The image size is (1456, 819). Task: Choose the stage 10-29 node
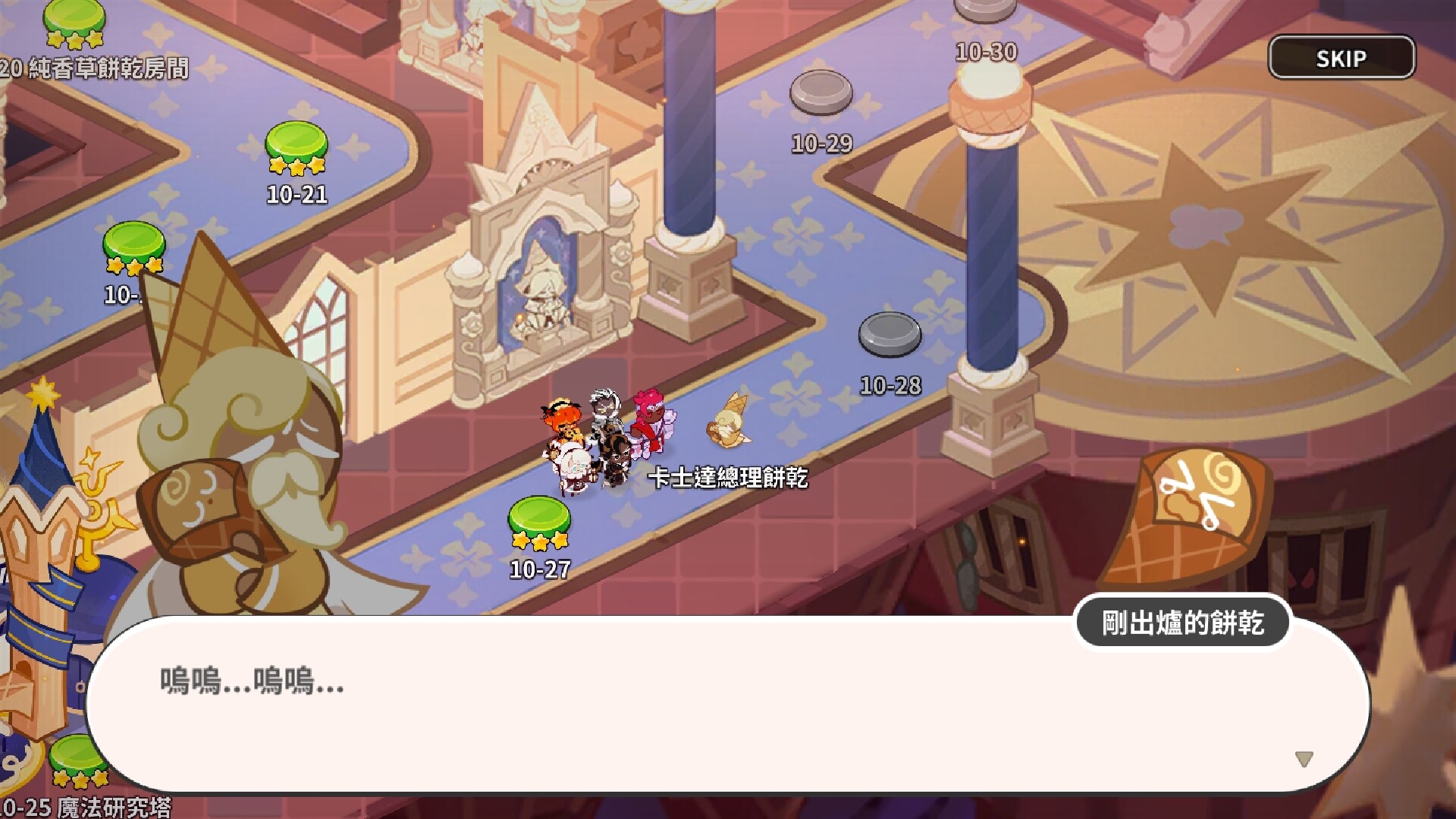click(821, 93)
